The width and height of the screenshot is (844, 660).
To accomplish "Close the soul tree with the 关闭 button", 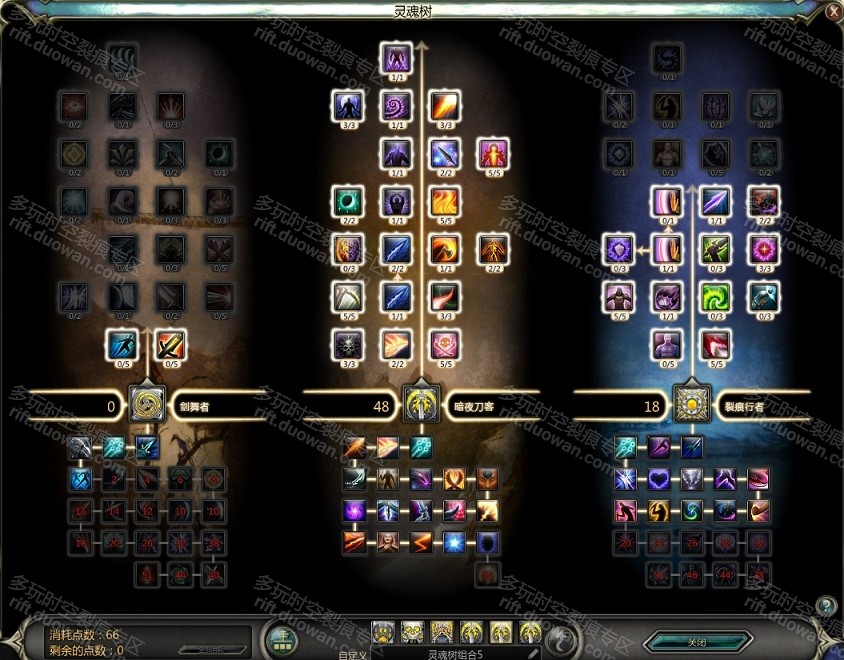I will [x=697, y=641].
